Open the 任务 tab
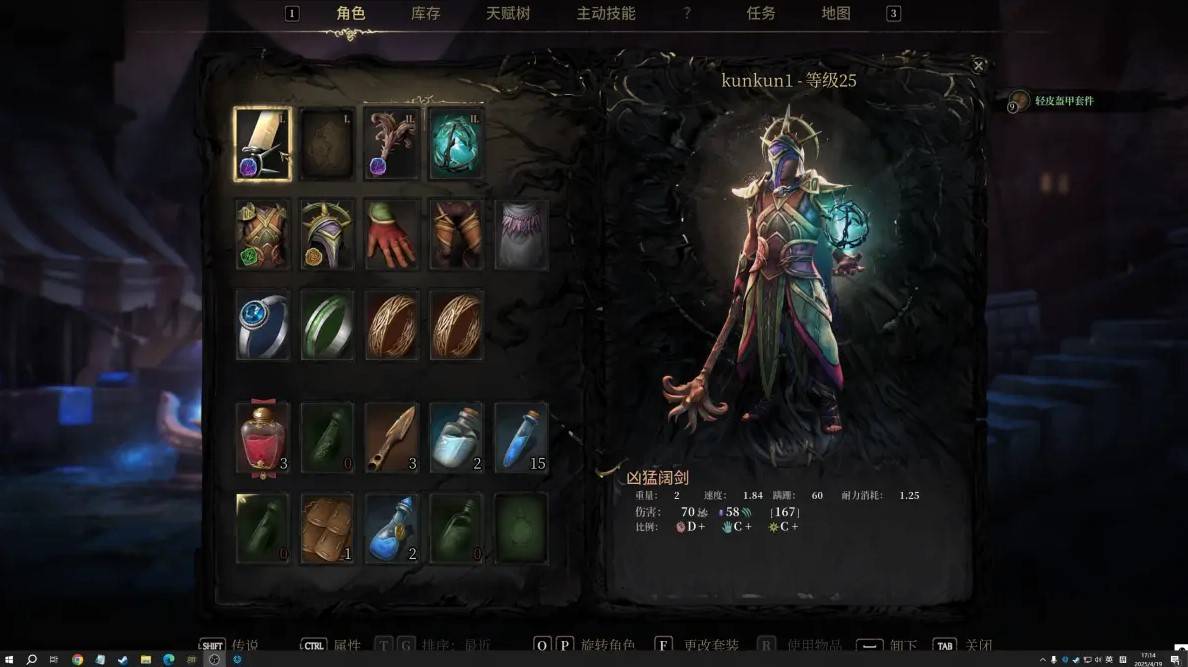1188x667 pixels. (x=761, y=14)
